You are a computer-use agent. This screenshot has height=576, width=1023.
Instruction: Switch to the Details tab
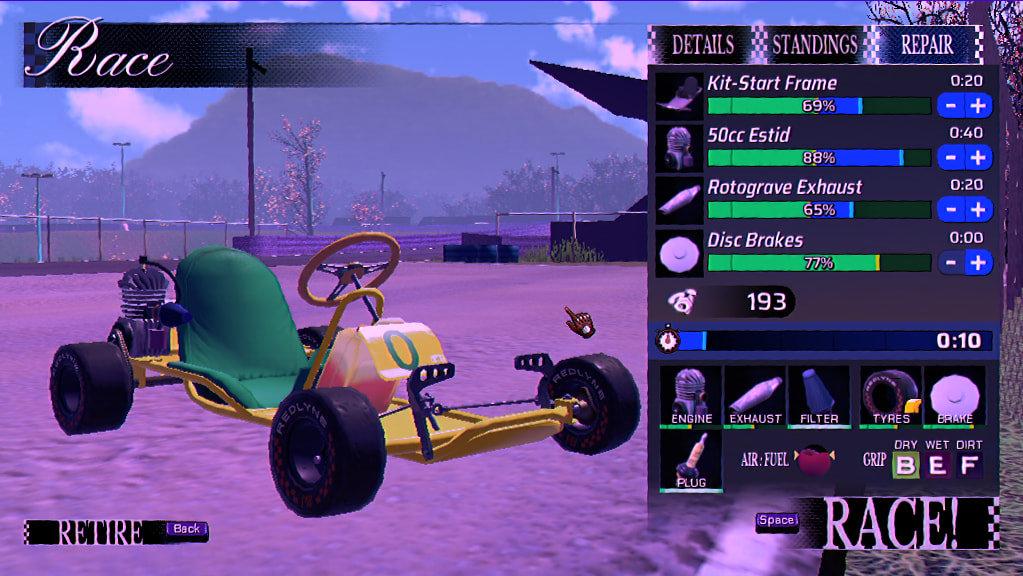[x=702, y=45]
